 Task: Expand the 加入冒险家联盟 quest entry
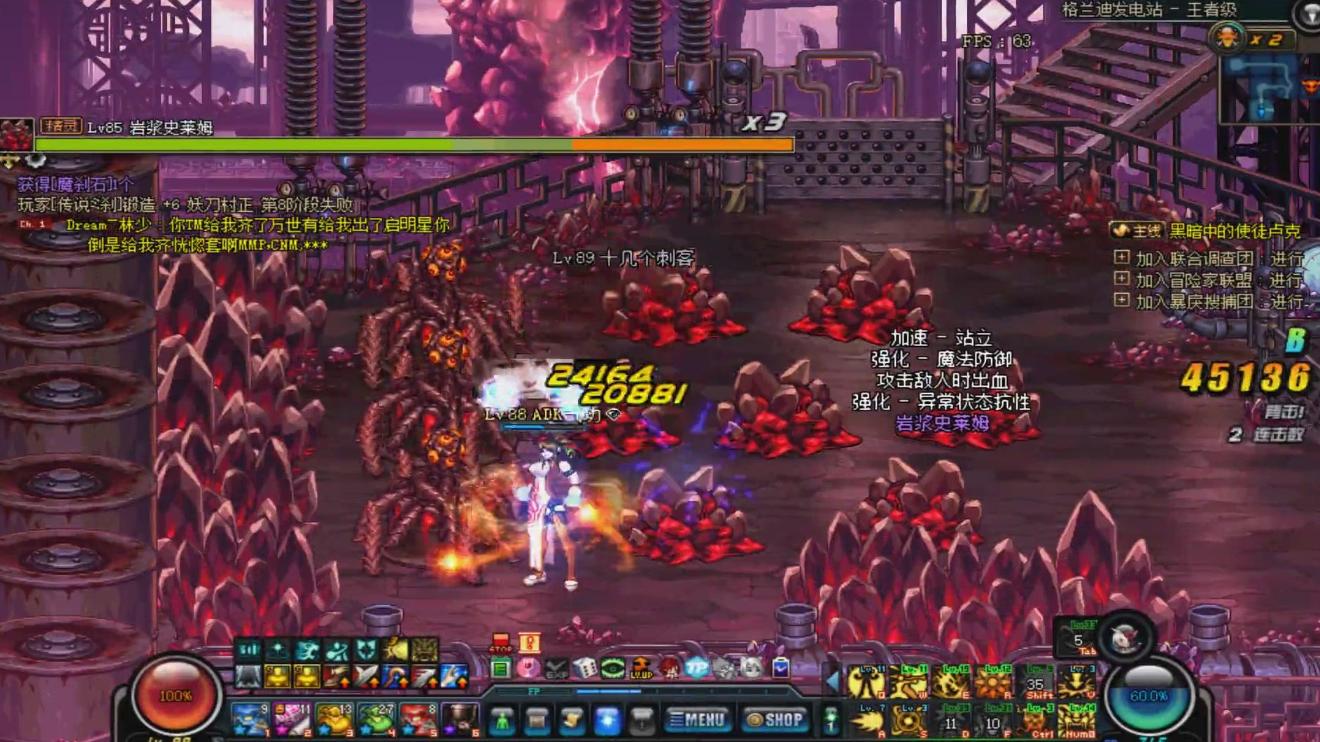click(x=1122, y=279)
